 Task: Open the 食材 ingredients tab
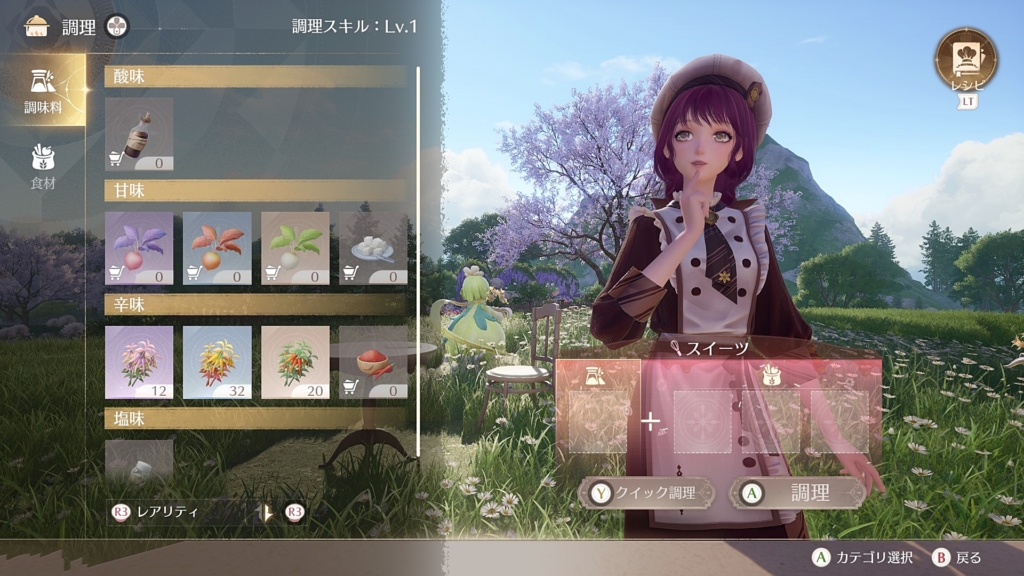click(43, 166)
